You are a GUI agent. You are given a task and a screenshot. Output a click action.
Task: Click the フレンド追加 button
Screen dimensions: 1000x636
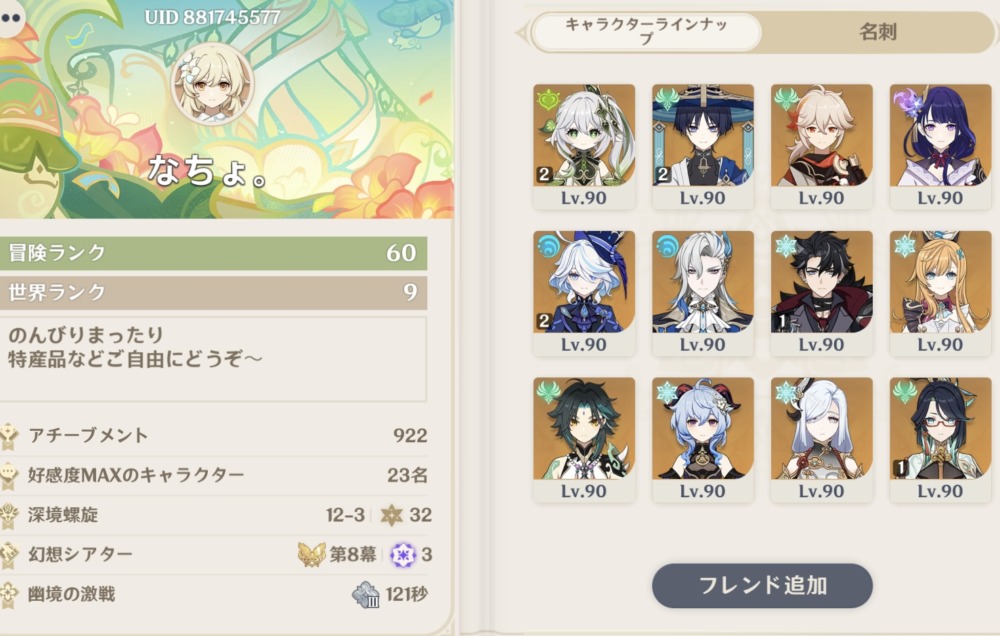tap(762, 586)
